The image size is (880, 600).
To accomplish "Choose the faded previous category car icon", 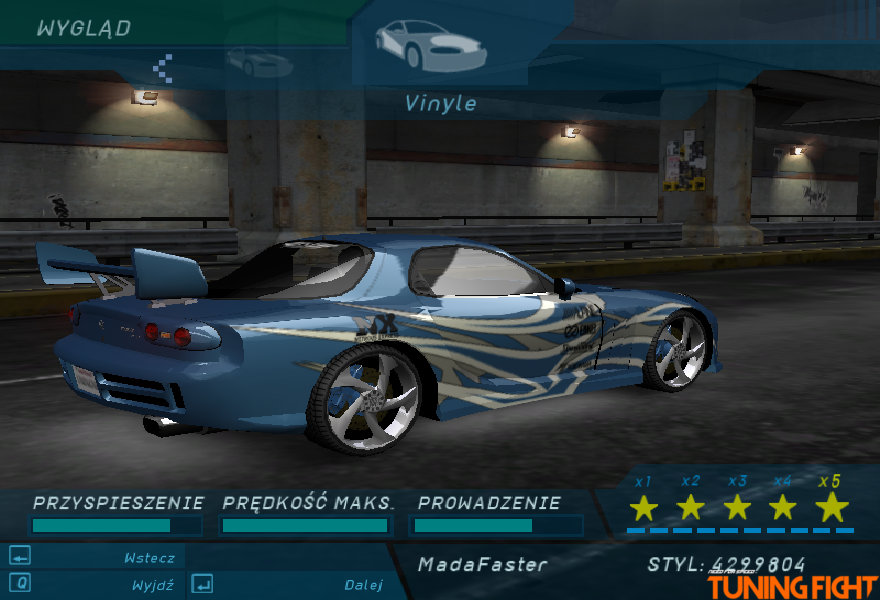I will (x=259, y=63).
